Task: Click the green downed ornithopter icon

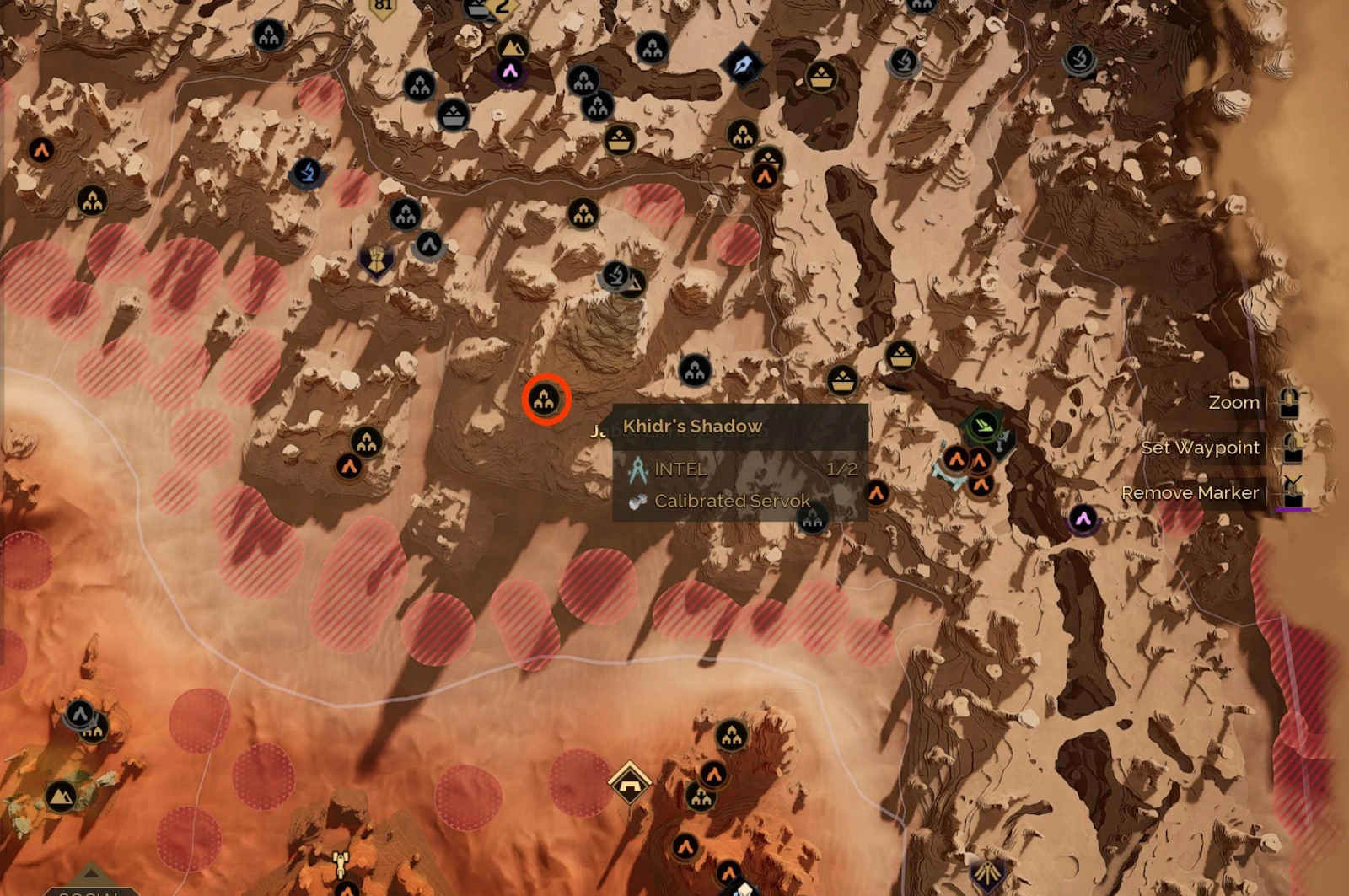Action: (x=985, y=426)
